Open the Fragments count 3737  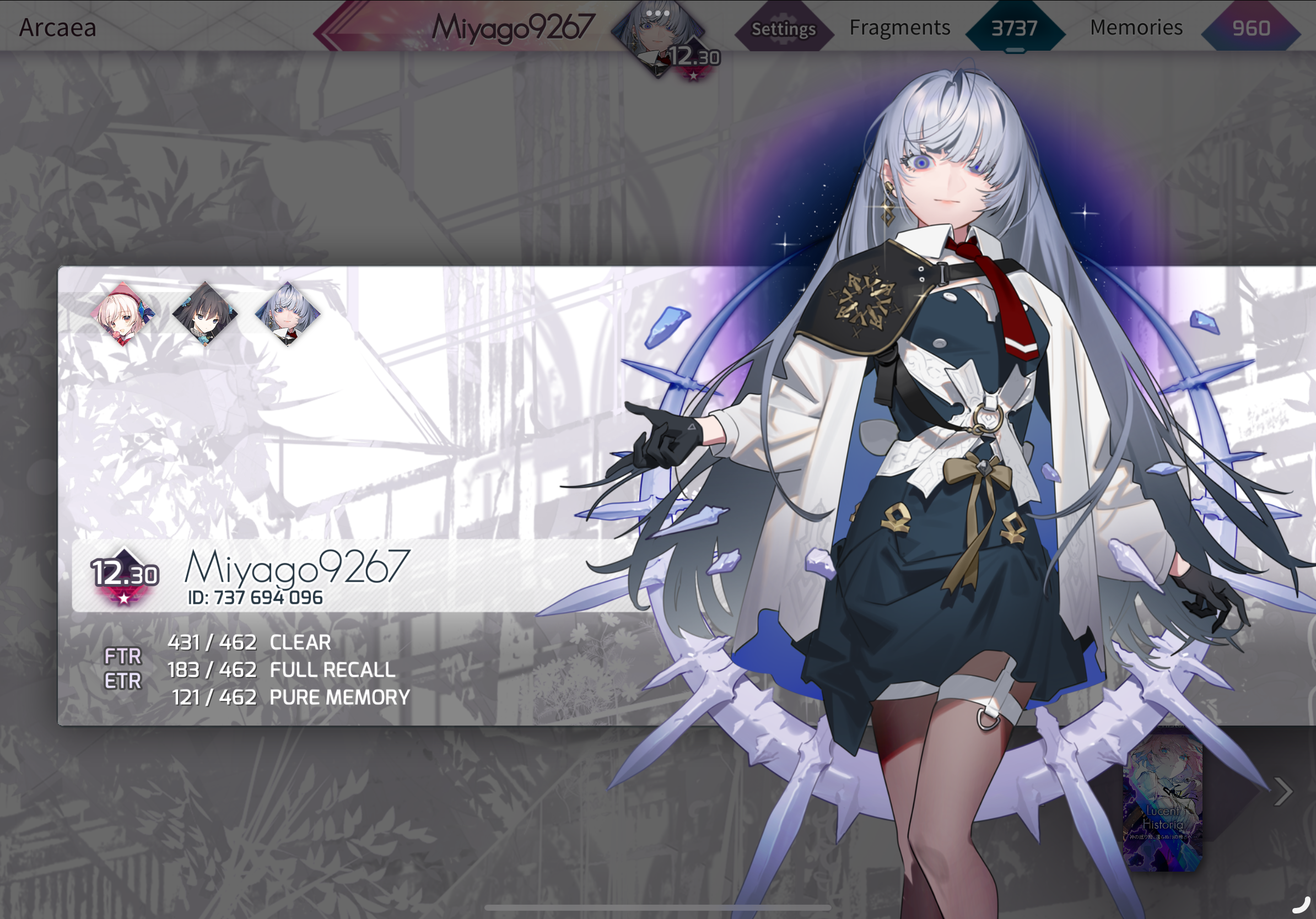[1014, 28]
